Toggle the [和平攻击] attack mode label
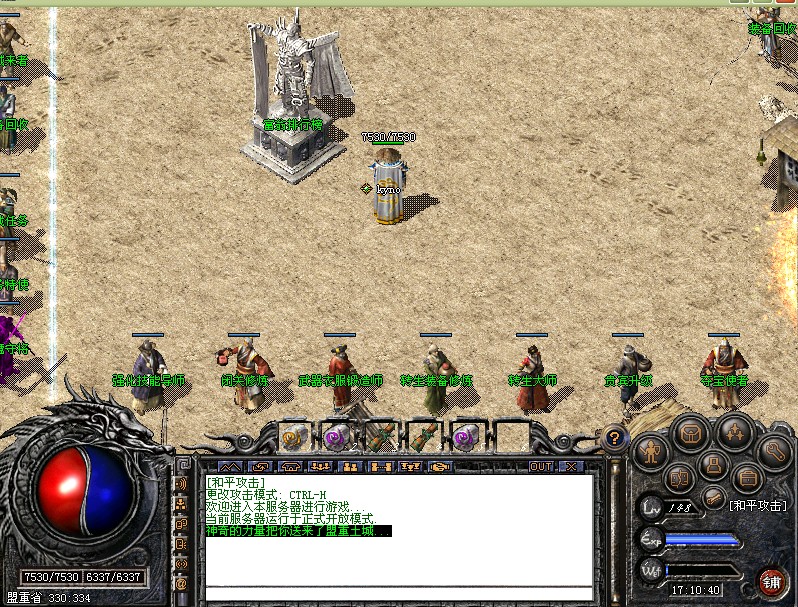This screenshot has height=607, width=798. 757,506
